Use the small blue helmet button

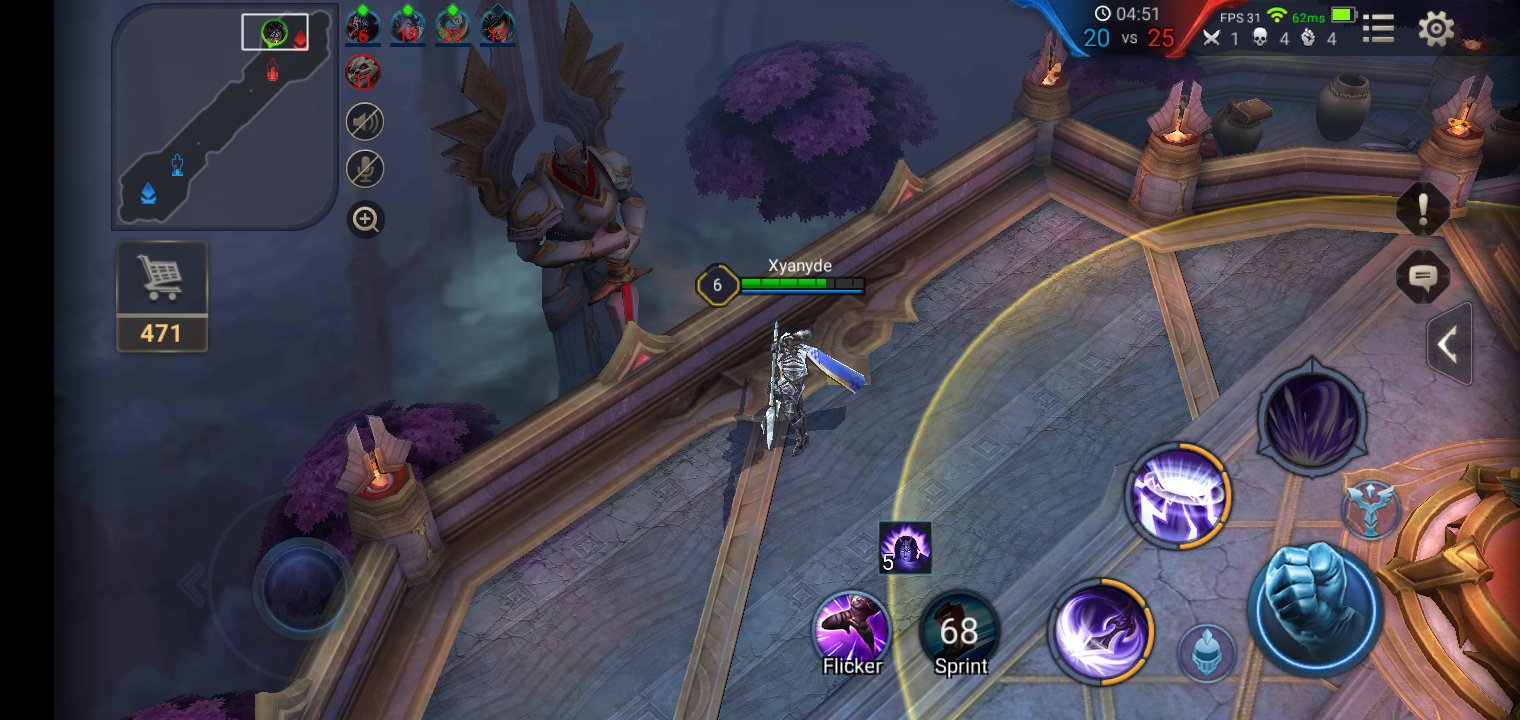(x=1207, y=652)
